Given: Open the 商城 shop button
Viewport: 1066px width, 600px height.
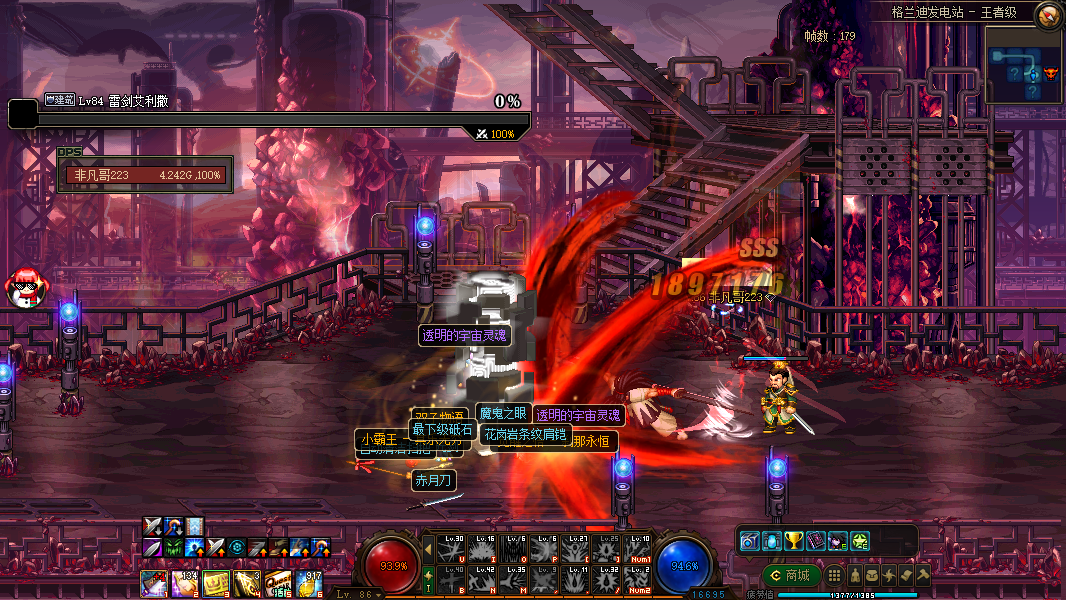Looking at the screenshot, I should (790, 576).
